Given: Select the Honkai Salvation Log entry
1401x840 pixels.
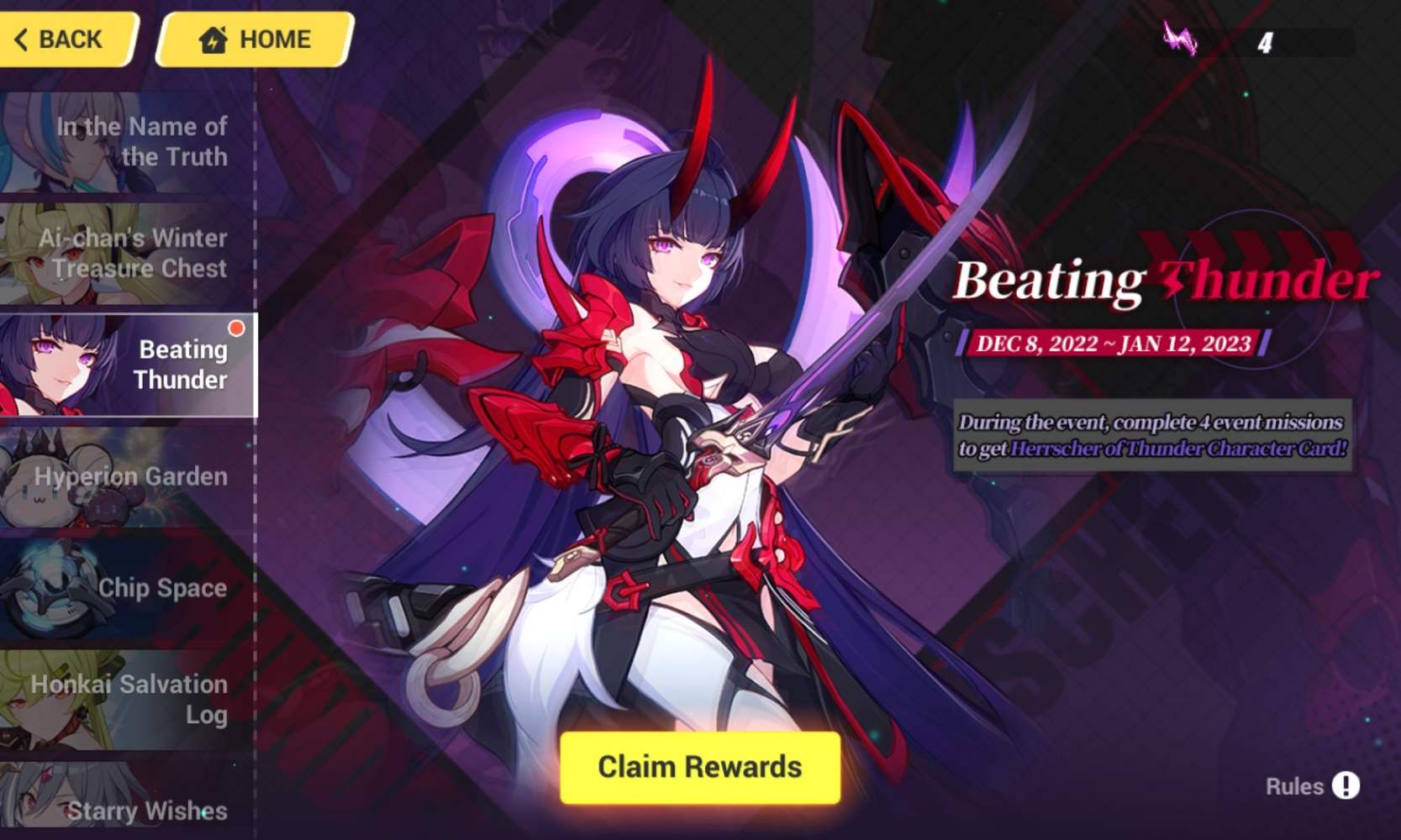Looking at the screenshot, I should [130, 700].
